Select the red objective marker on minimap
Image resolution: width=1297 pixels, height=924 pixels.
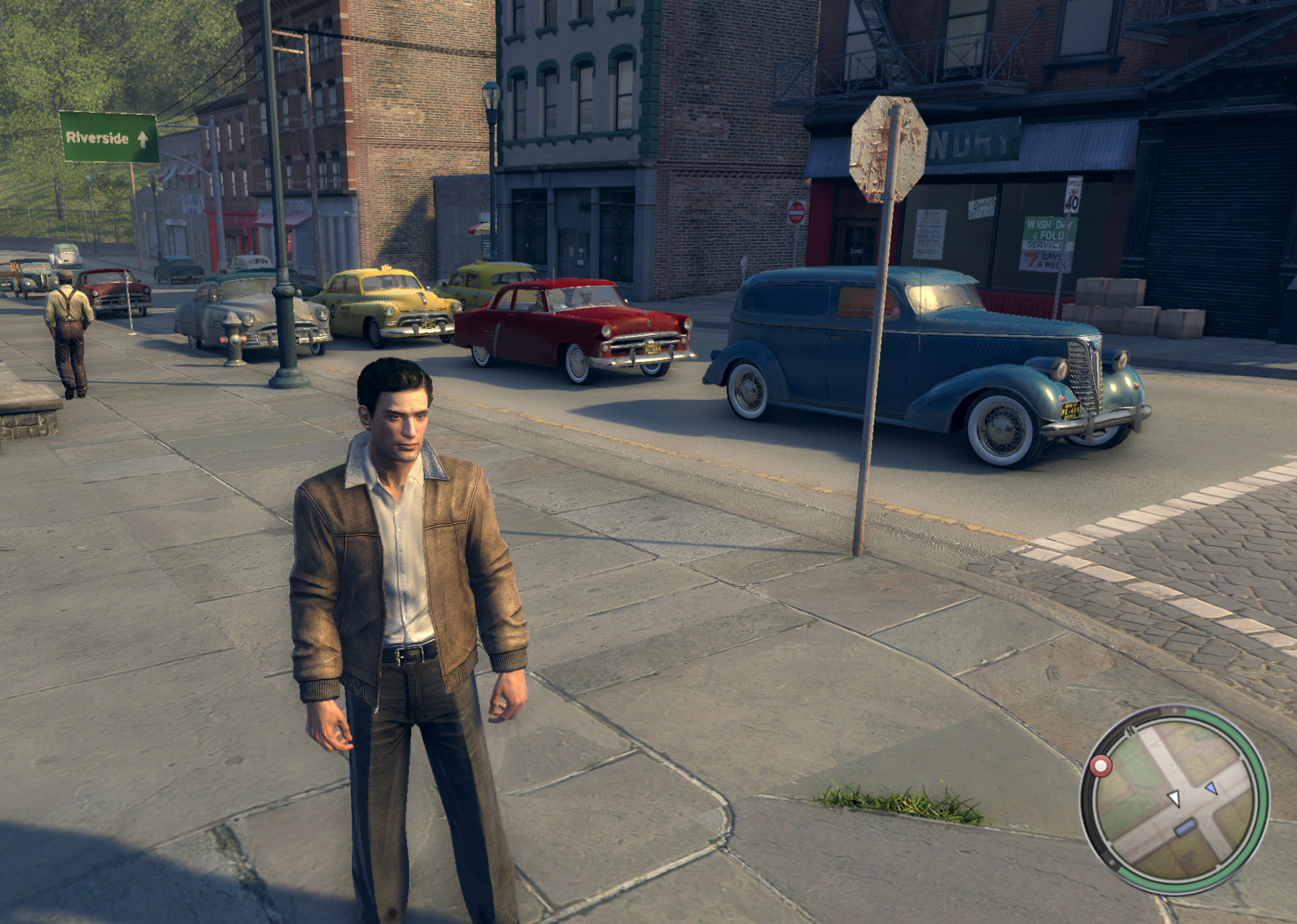1100,765
